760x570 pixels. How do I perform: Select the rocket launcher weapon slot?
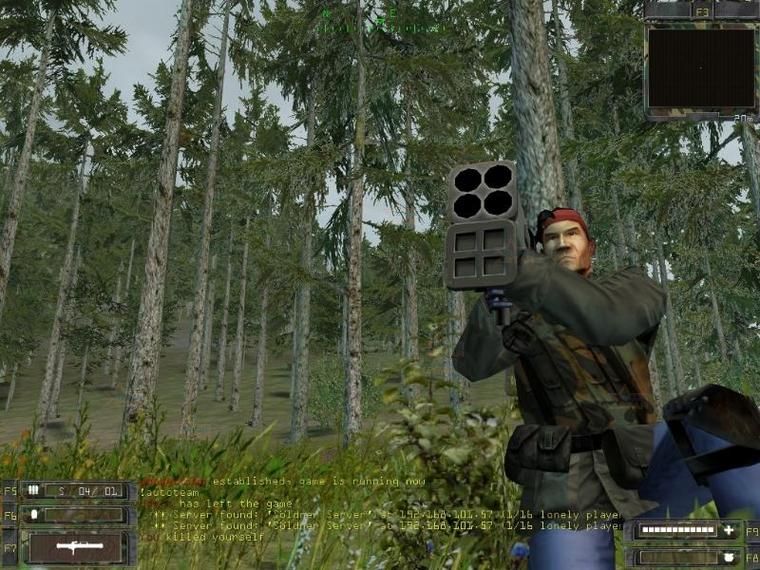click(77, 548)
